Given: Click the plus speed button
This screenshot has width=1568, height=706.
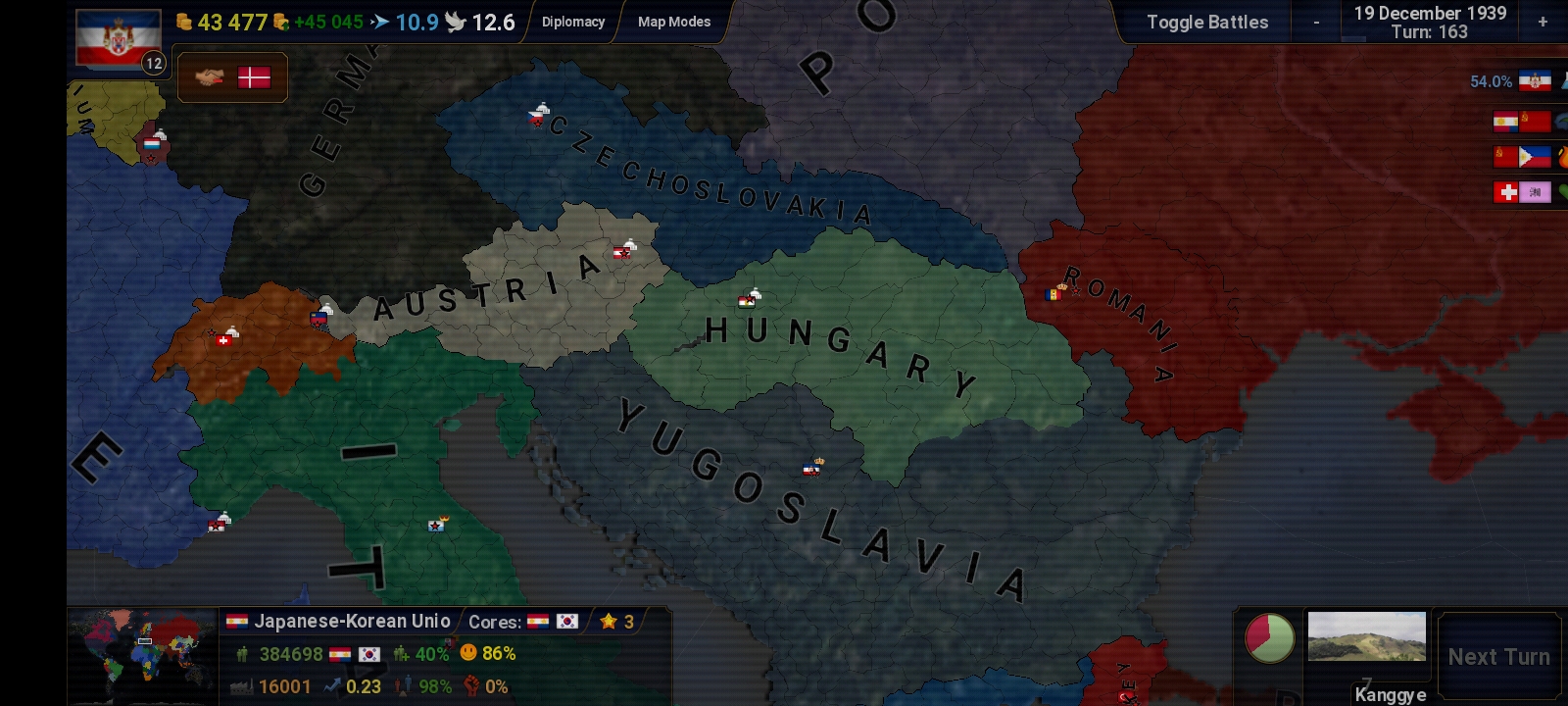Looking at the screenshot, I should (1543, 22).
